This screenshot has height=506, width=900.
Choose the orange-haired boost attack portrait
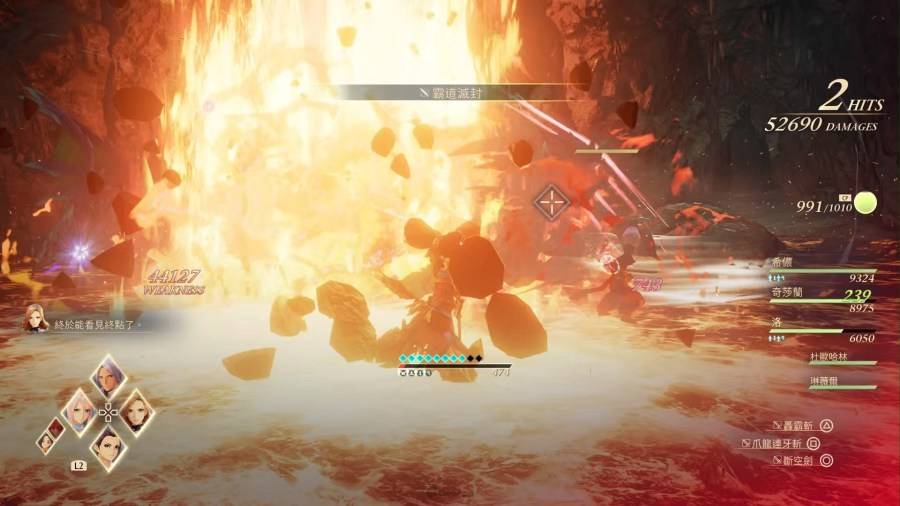136,409
